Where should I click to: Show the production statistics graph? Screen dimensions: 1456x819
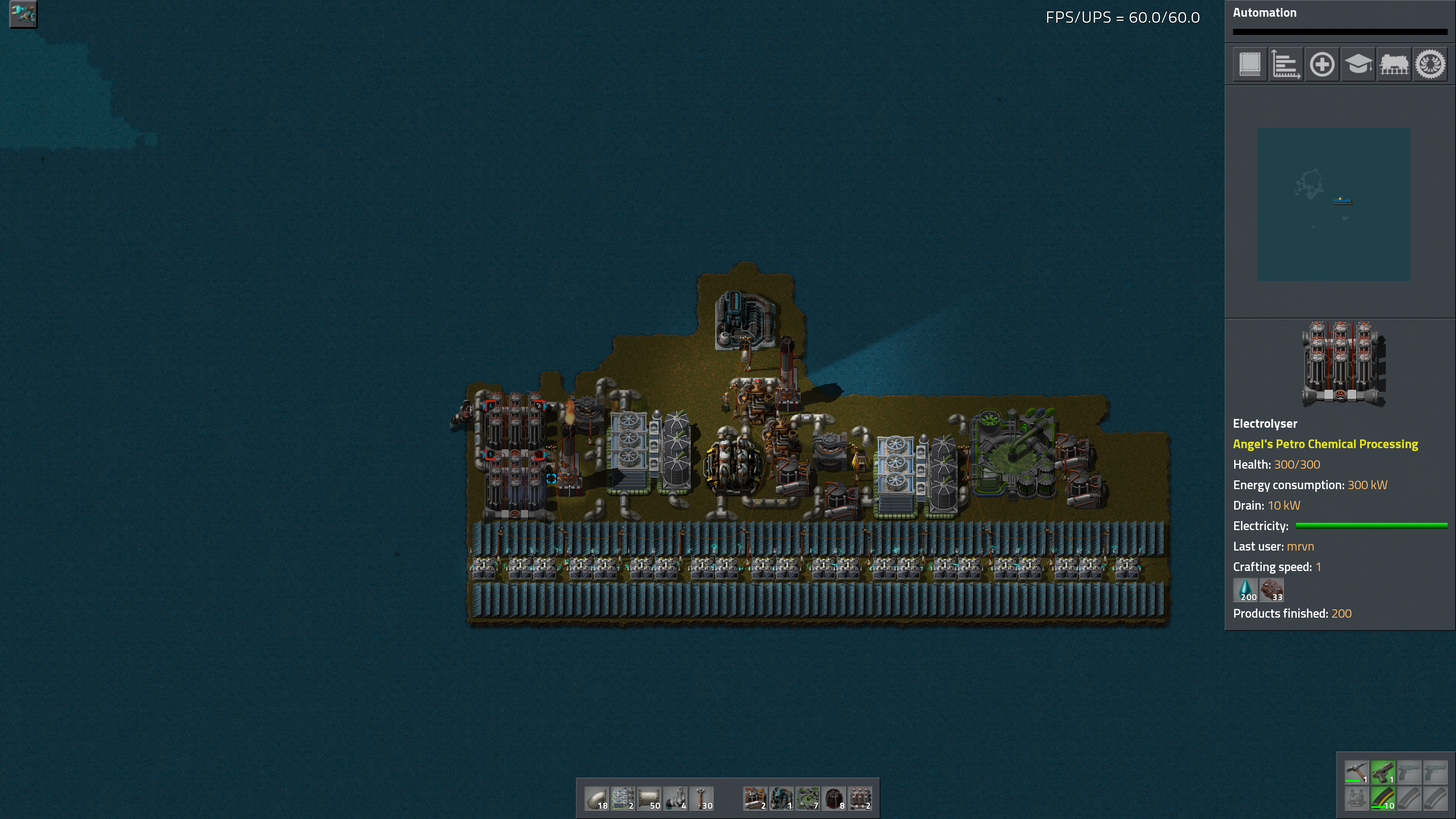click(x=1286, y=64)
